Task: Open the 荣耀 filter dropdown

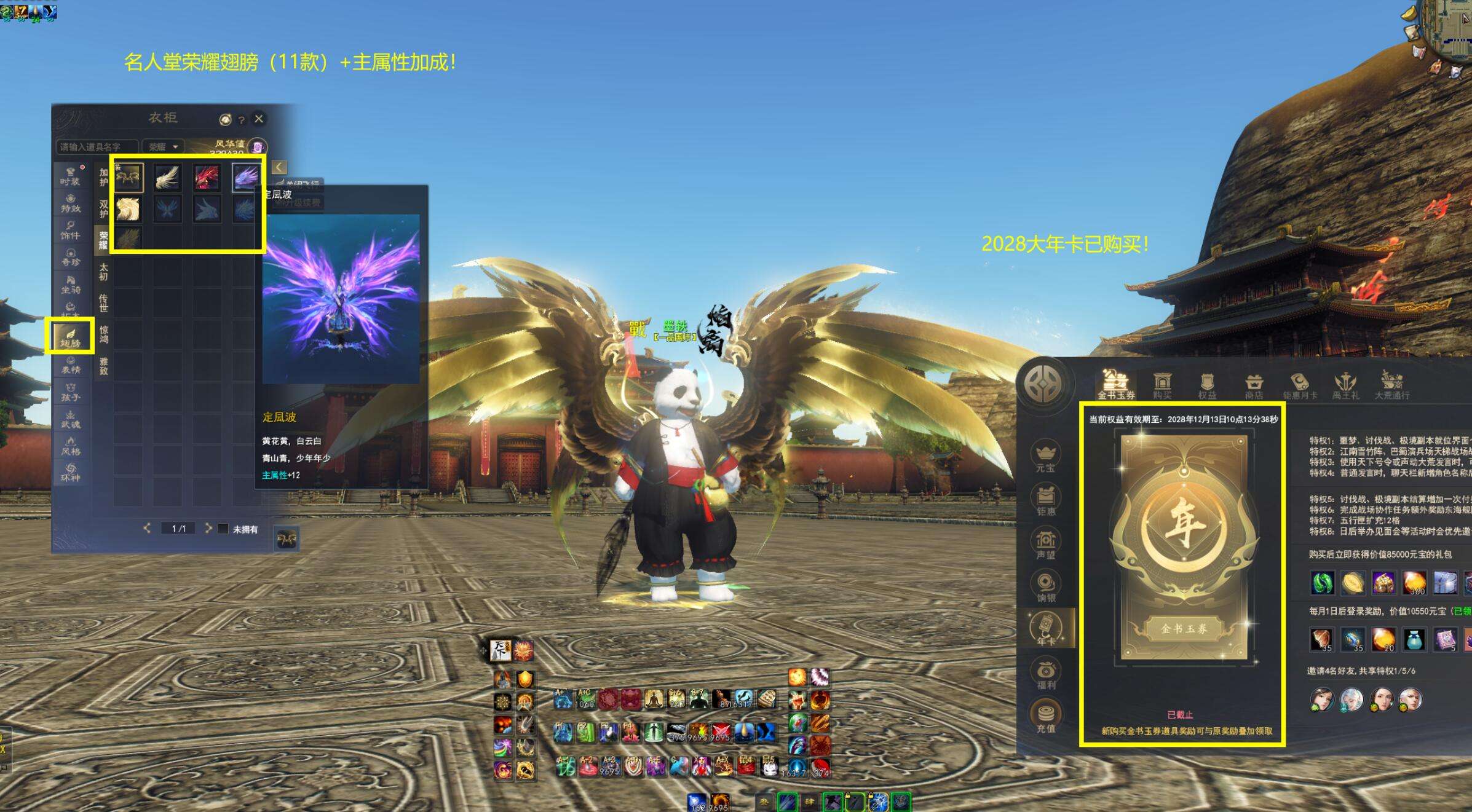Action: click(x=163, y=147)
